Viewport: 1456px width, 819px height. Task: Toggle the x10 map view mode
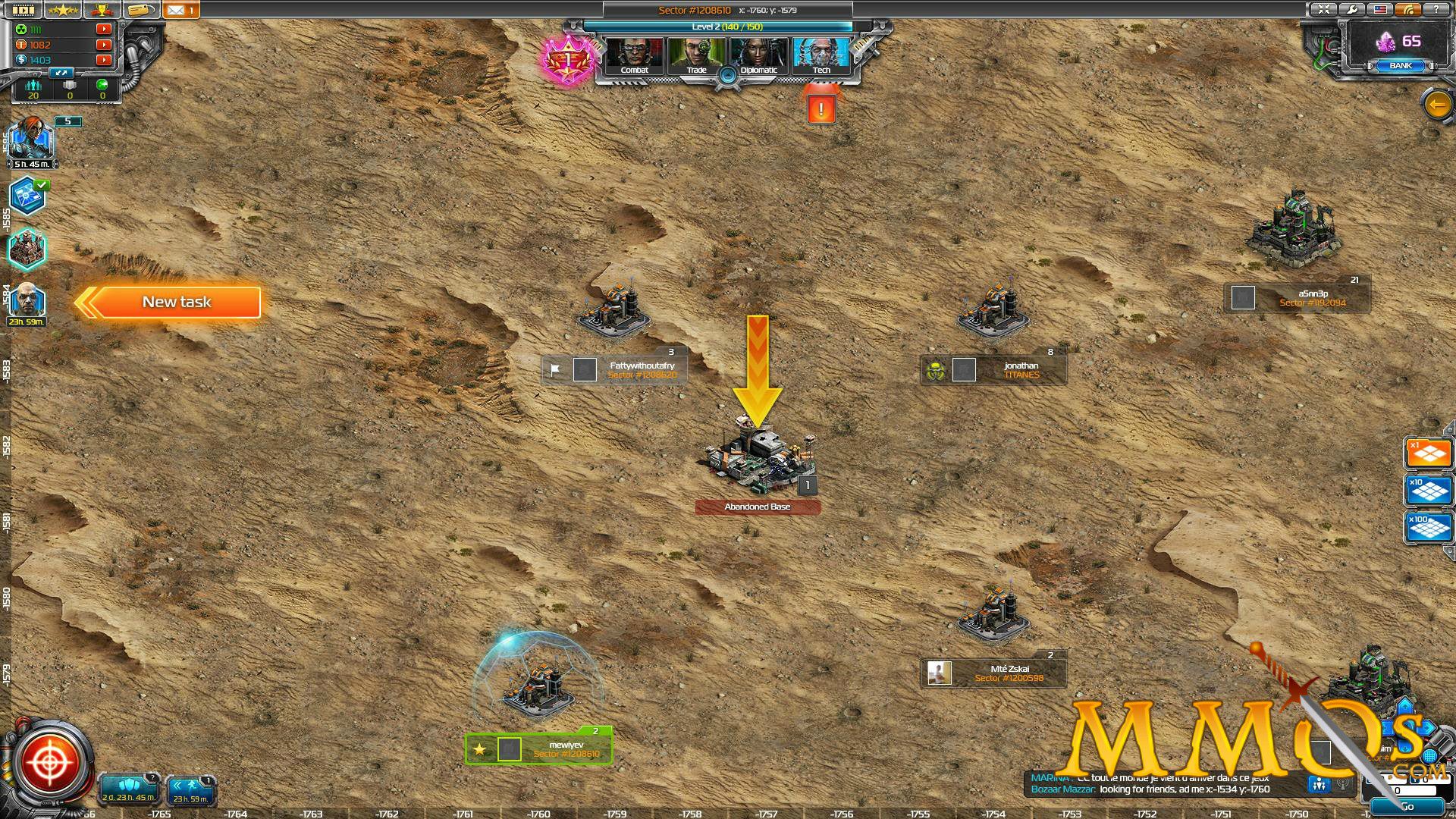point(1429,489)
